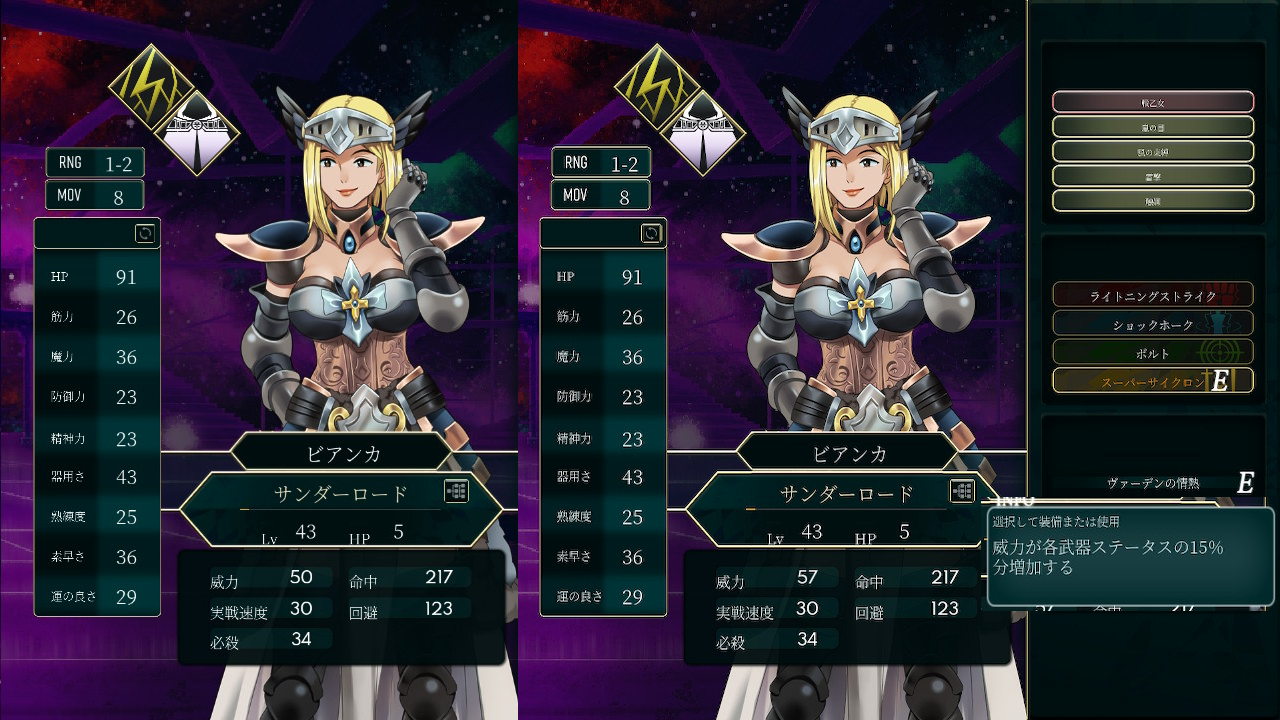The image size is (1280, 720).
Task: Click the ヴァーデンの情熱 equipment item
Action: click(1152, 483)
